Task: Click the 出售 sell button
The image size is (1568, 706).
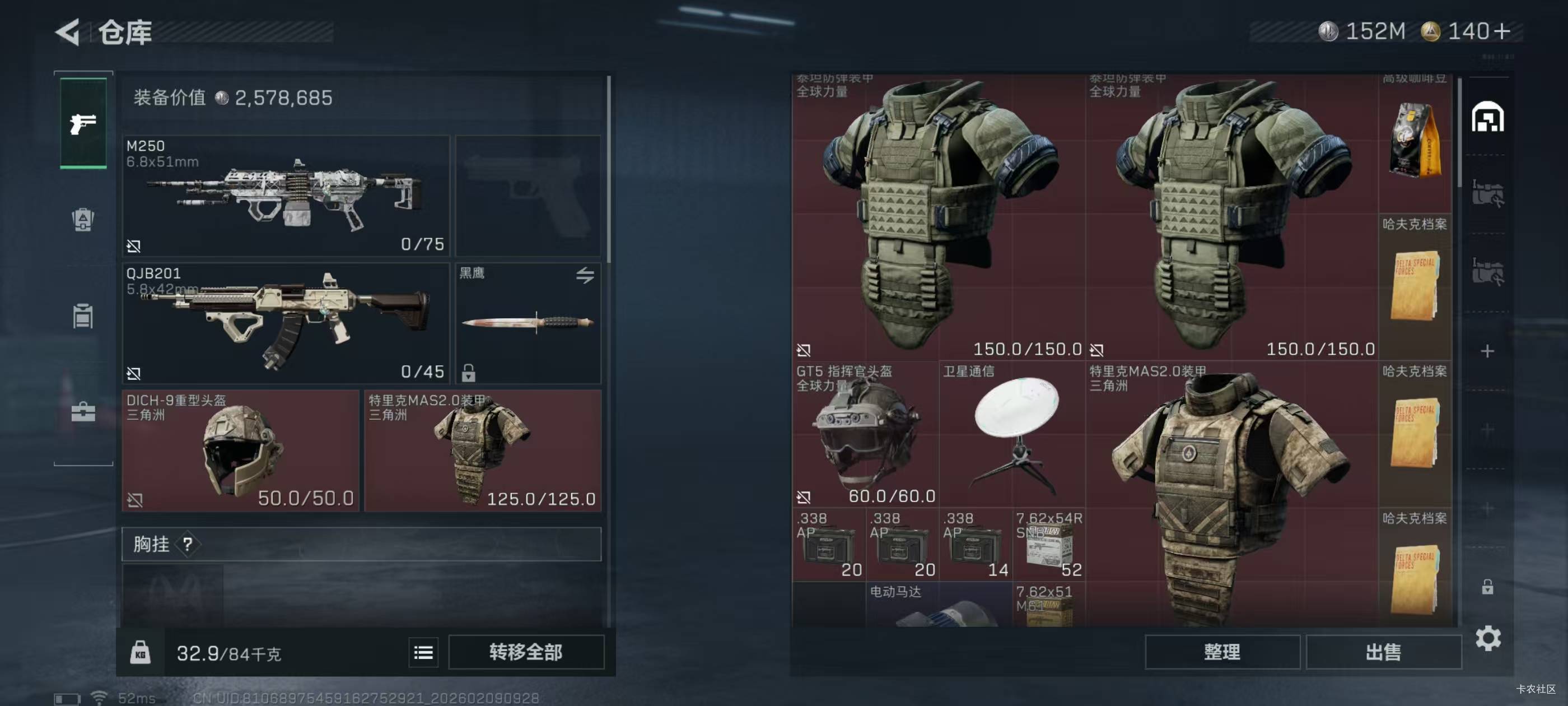Action: pos(1383,652)
